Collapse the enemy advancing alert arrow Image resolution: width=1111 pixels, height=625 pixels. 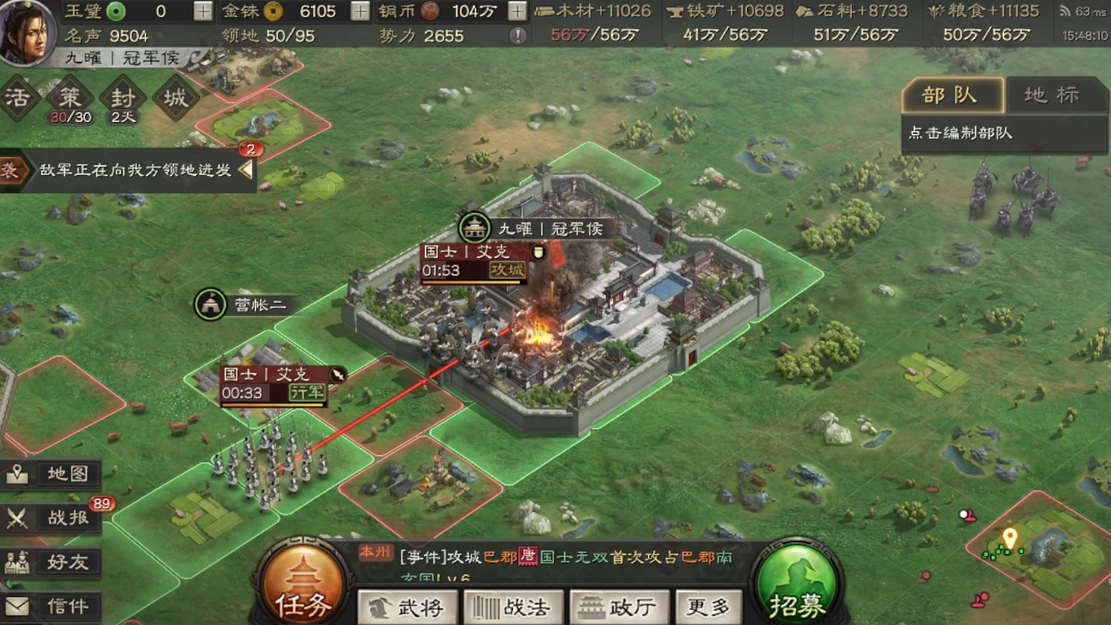point(245,170)
